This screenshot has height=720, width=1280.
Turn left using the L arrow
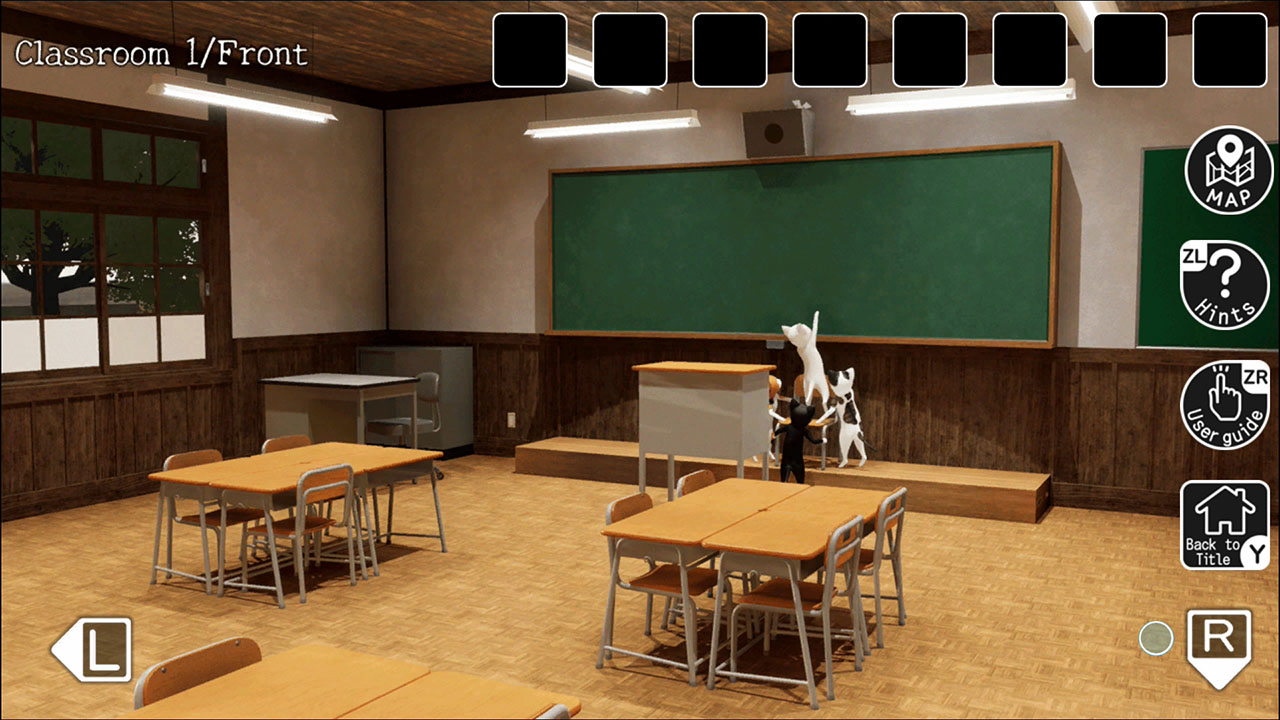point(88,651)
